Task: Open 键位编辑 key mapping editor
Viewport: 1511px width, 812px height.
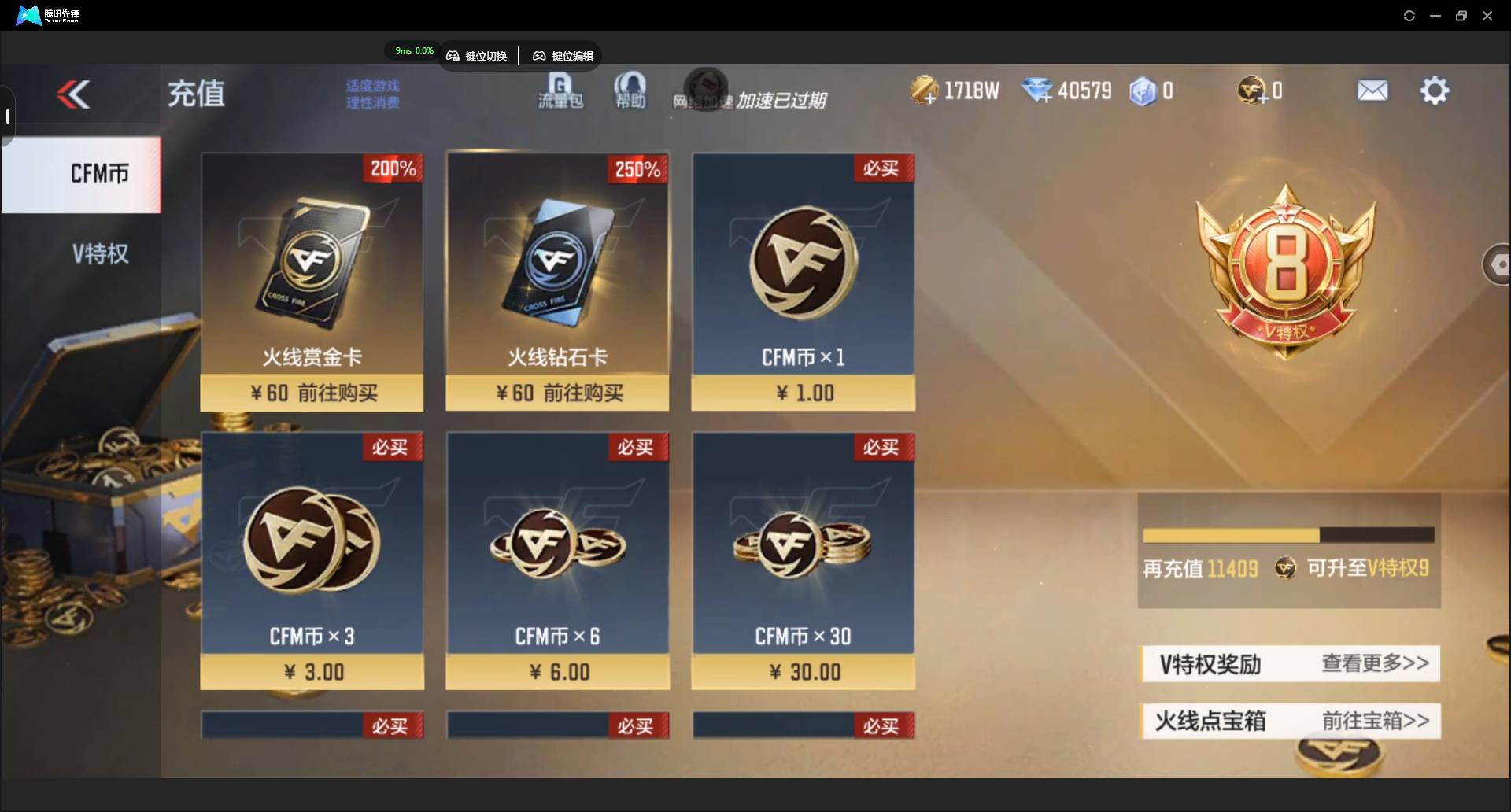Action: click(563, 56)
